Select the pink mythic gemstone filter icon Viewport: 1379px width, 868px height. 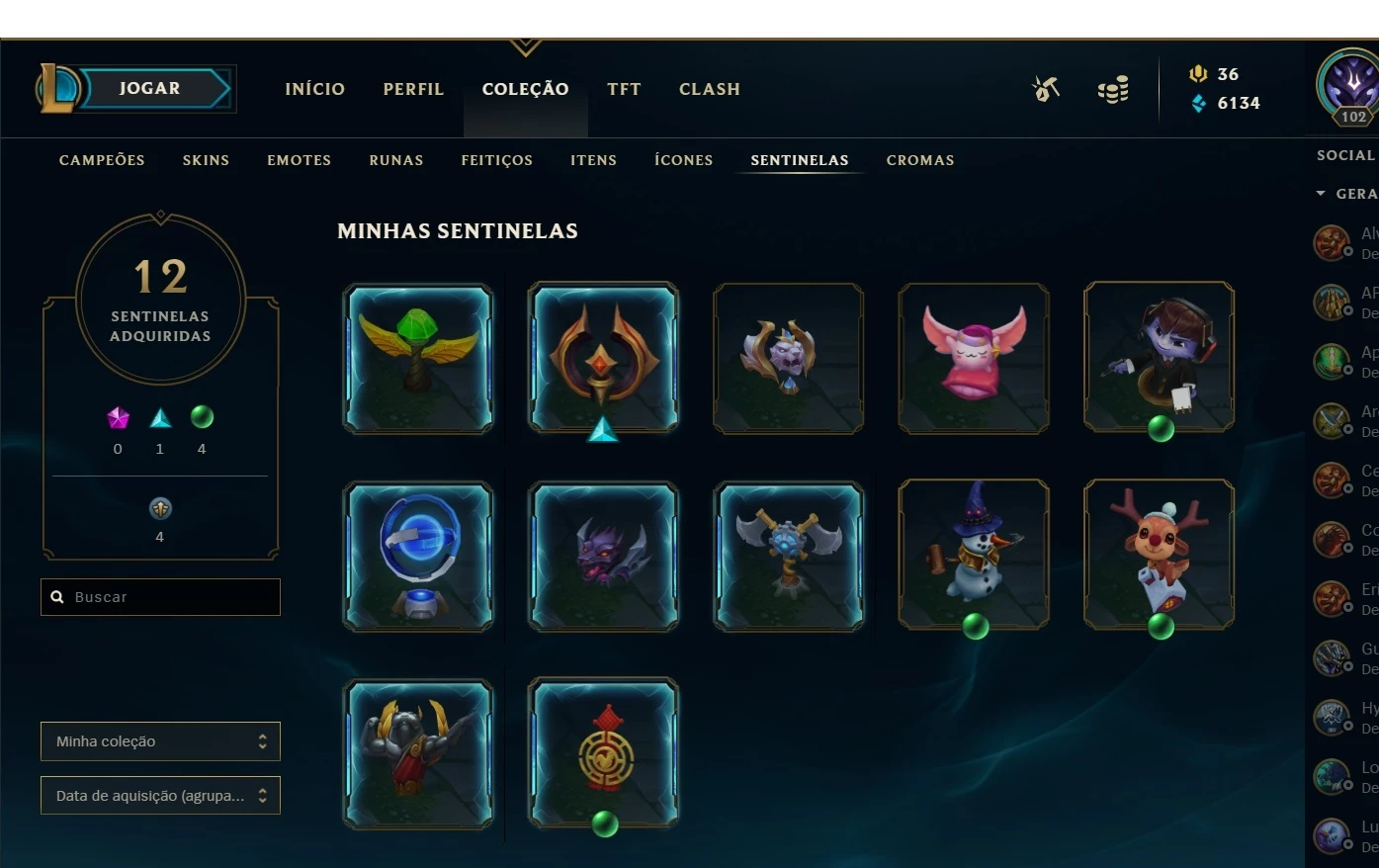coord(117,417)
